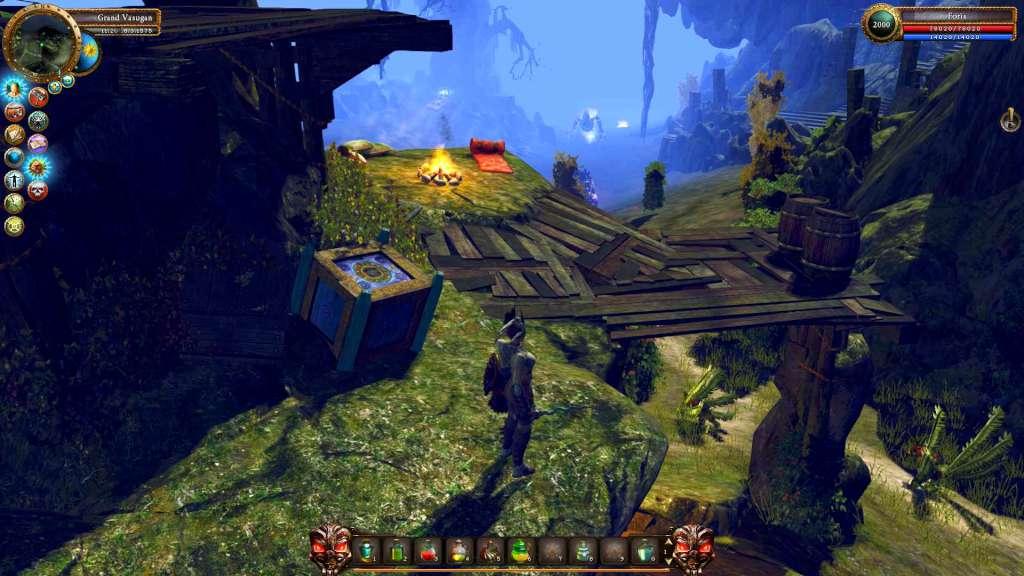
Task: Click the left demon mask on hotbar
Action: tap(331, 548)
